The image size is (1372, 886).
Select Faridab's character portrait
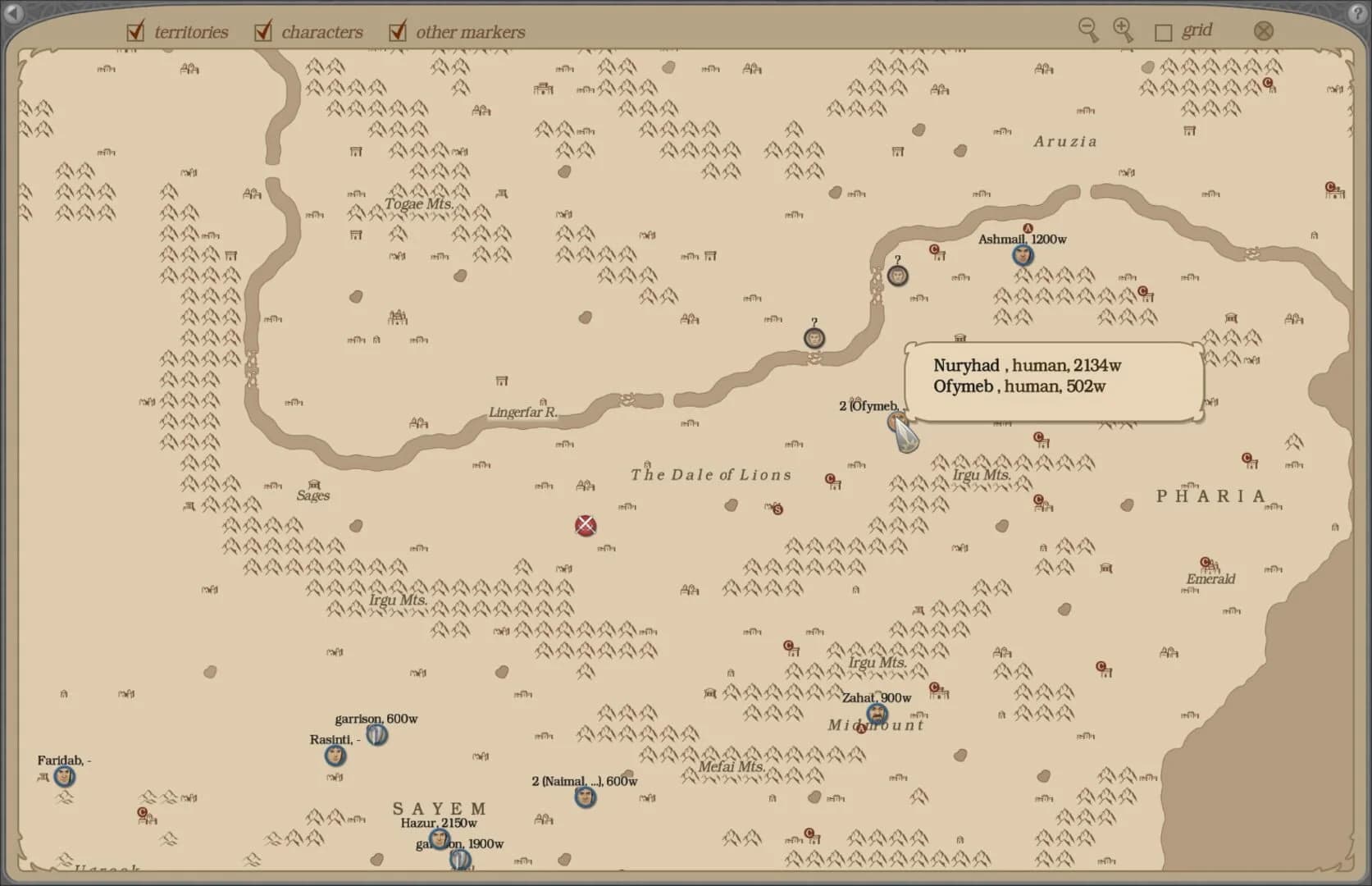(x=63, y=778)
